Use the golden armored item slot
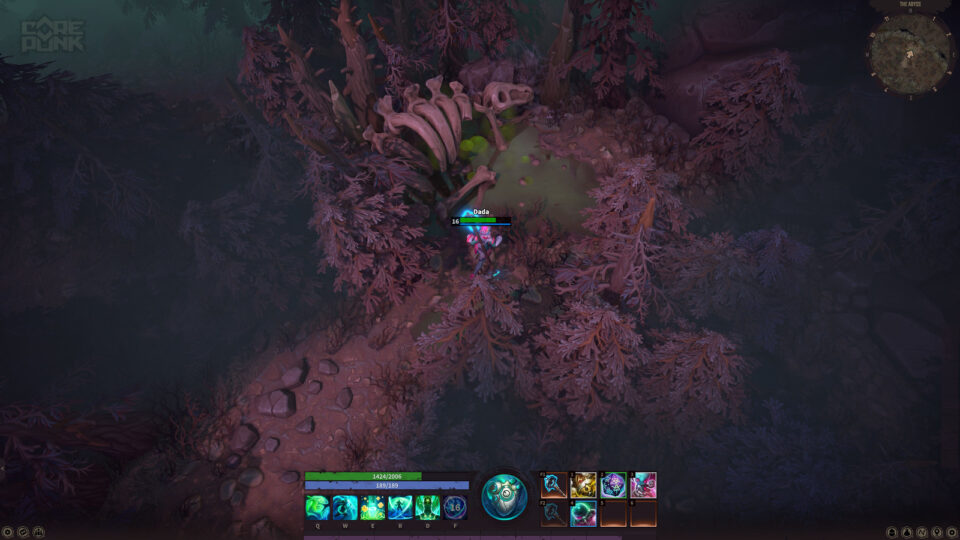 [x=584, y=485]
